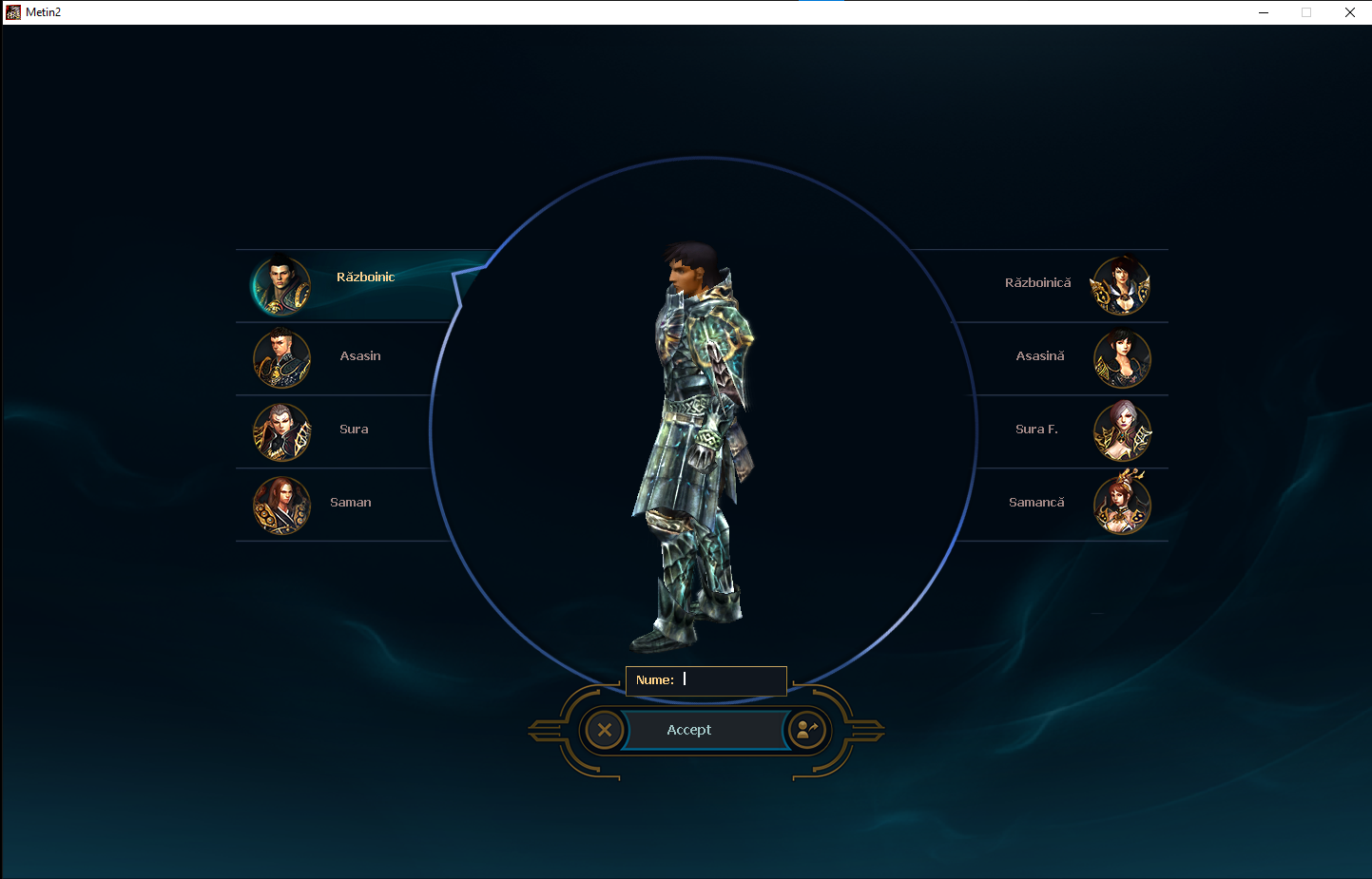Select the Sura F. portrait icon
1372x879 pixels.
click(1122, 432)
